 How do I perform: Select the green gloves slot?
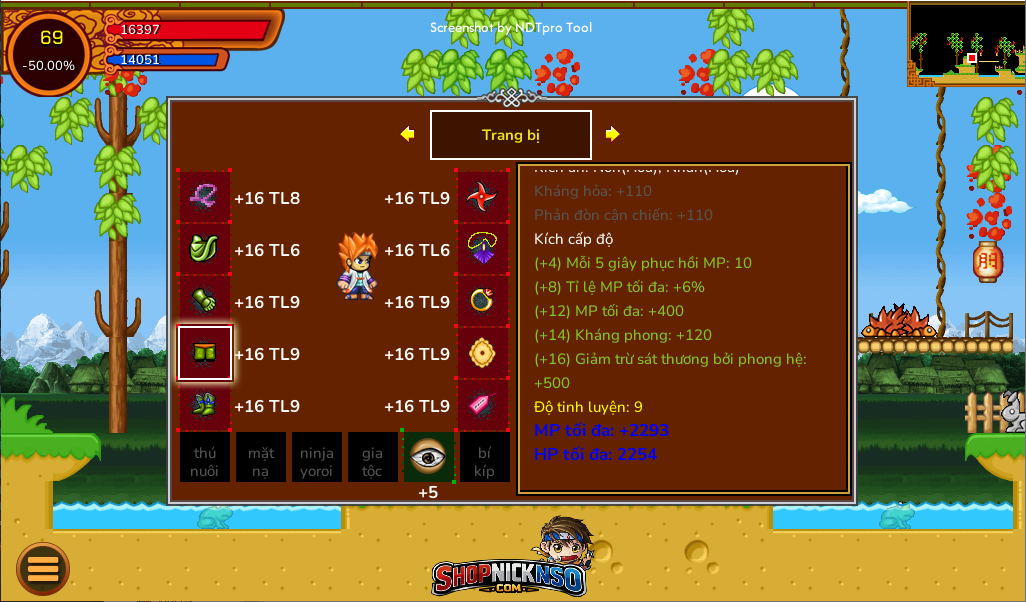point(205,301)
